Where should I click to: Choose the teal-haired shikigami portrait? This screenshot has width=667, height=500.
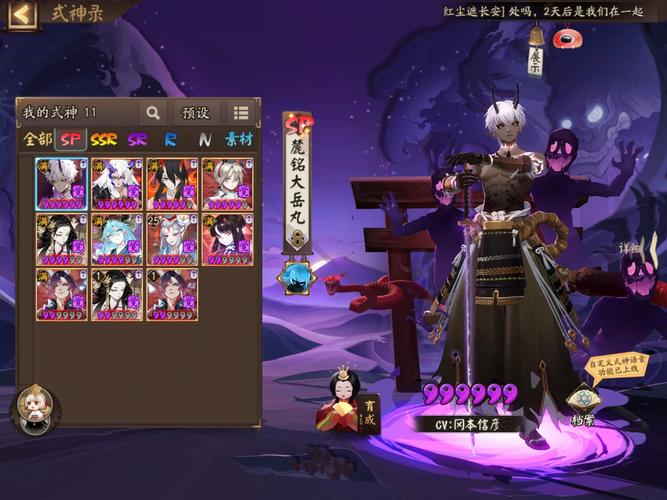117,239
